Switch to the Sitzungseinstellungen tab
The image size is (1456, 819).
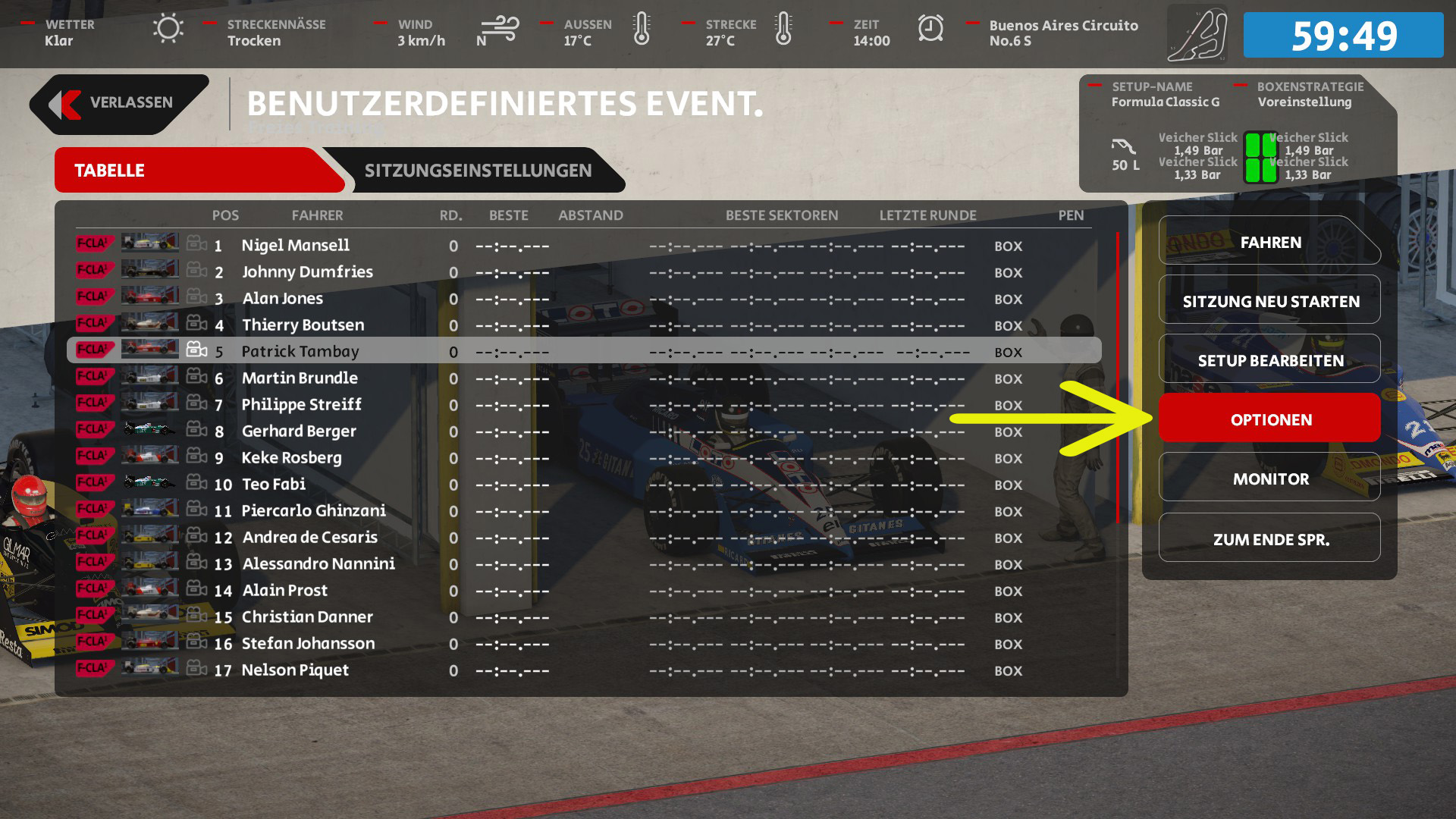click(x=478, y=171)
